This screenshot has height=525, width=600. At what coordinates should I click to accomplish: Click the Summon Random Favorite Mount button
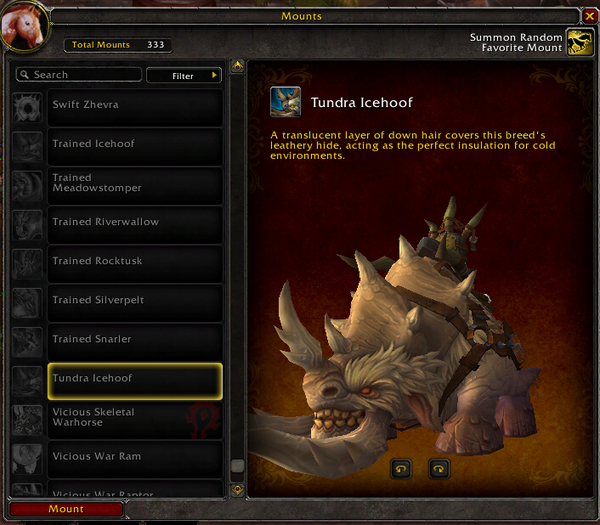(x=579, y=42)
